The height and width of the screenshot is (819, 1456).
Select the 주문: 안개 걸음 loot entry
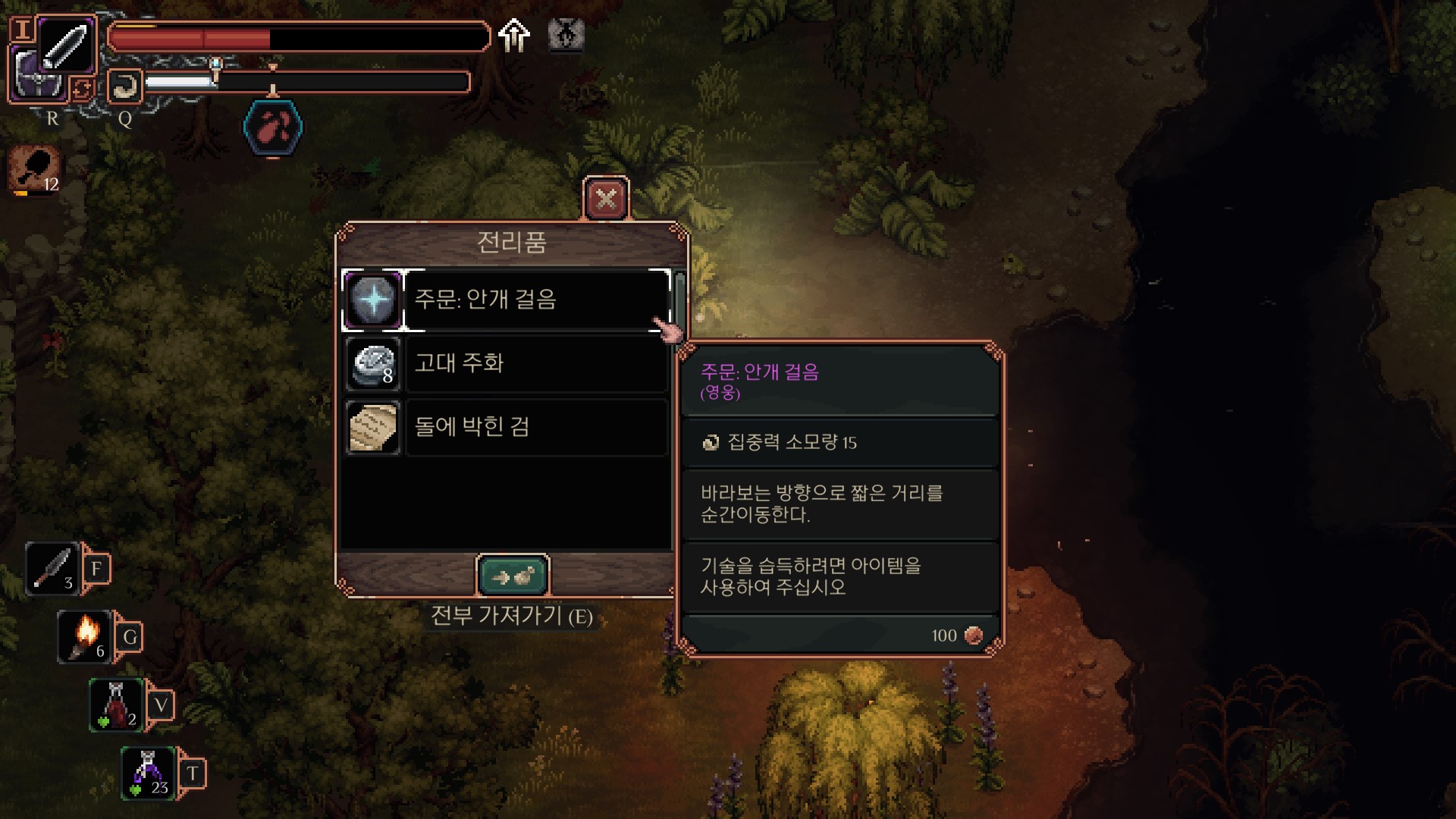(505, 300)
